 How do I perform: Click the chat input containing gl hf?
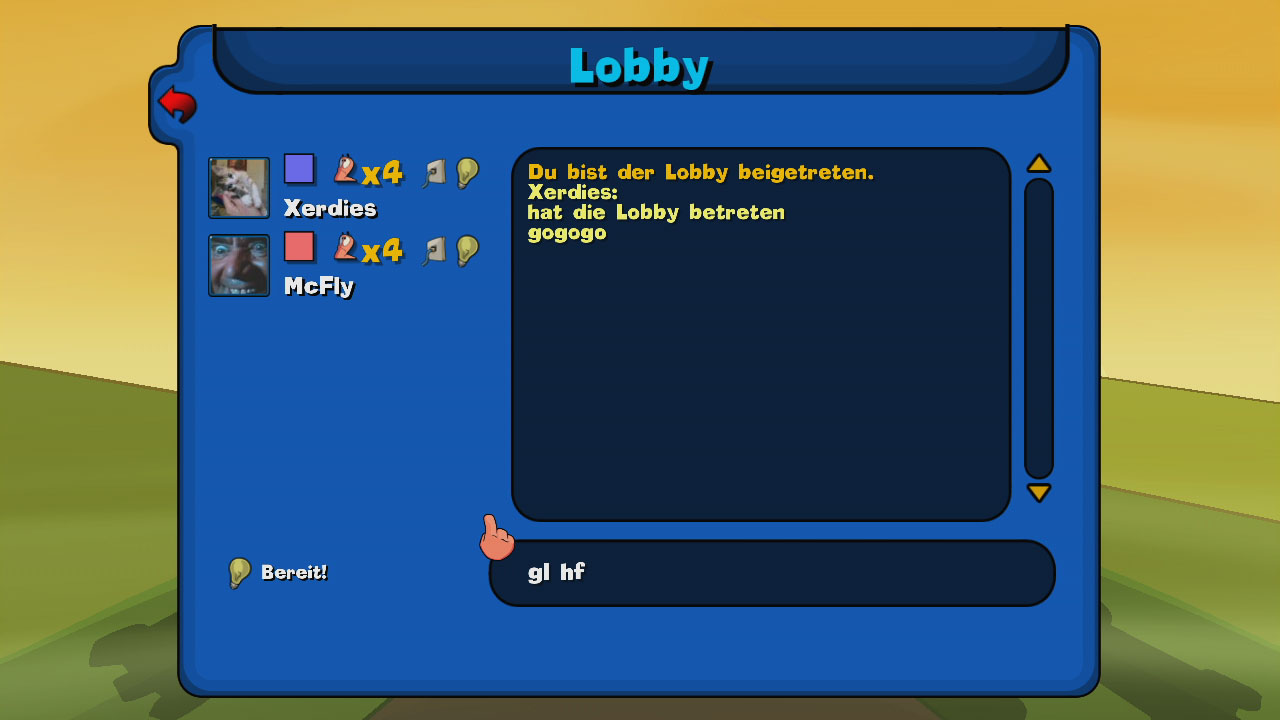click(770, 572)
